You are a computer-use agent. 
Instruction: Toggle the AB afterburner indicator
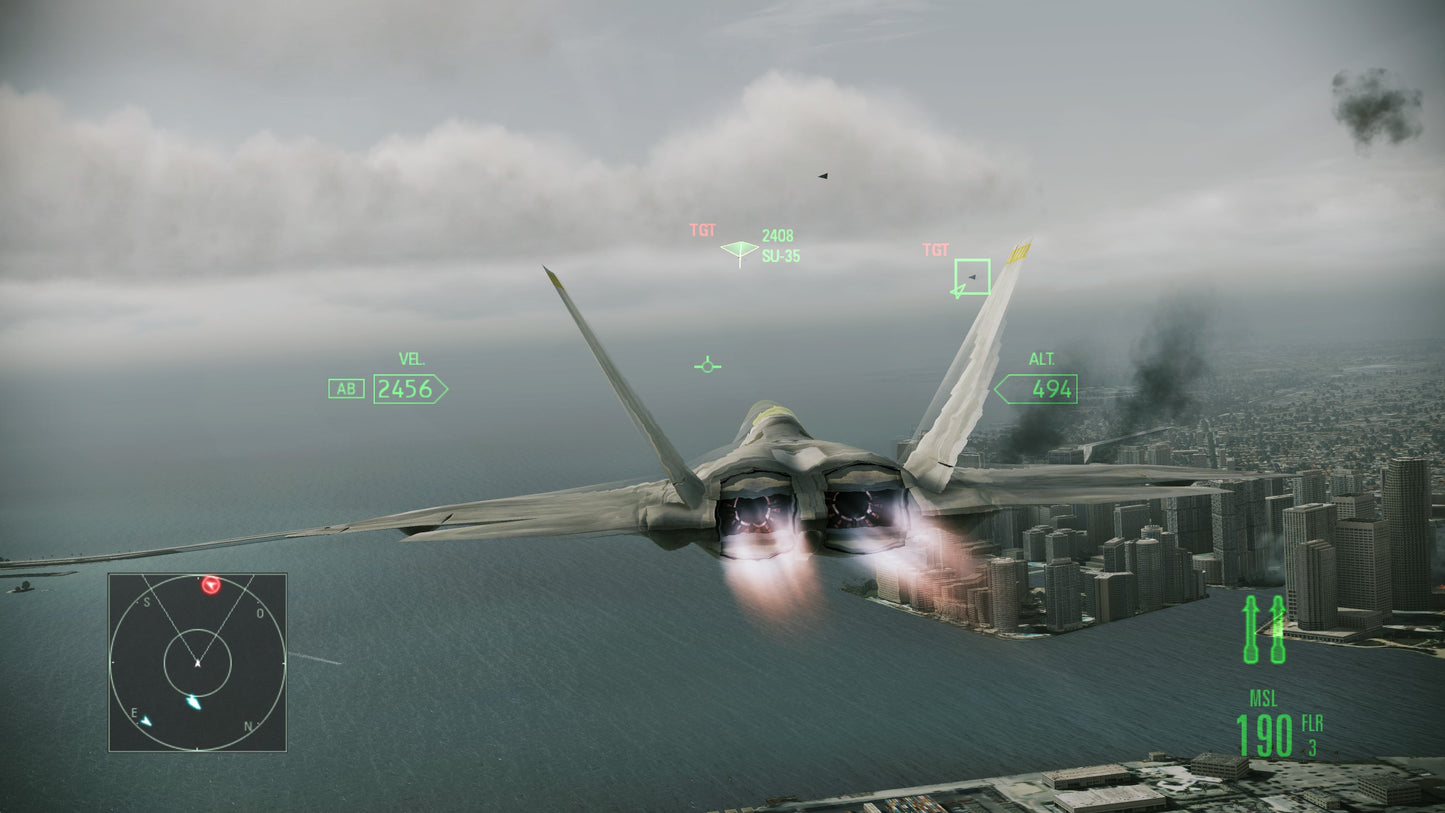click(x=345, y=389)
